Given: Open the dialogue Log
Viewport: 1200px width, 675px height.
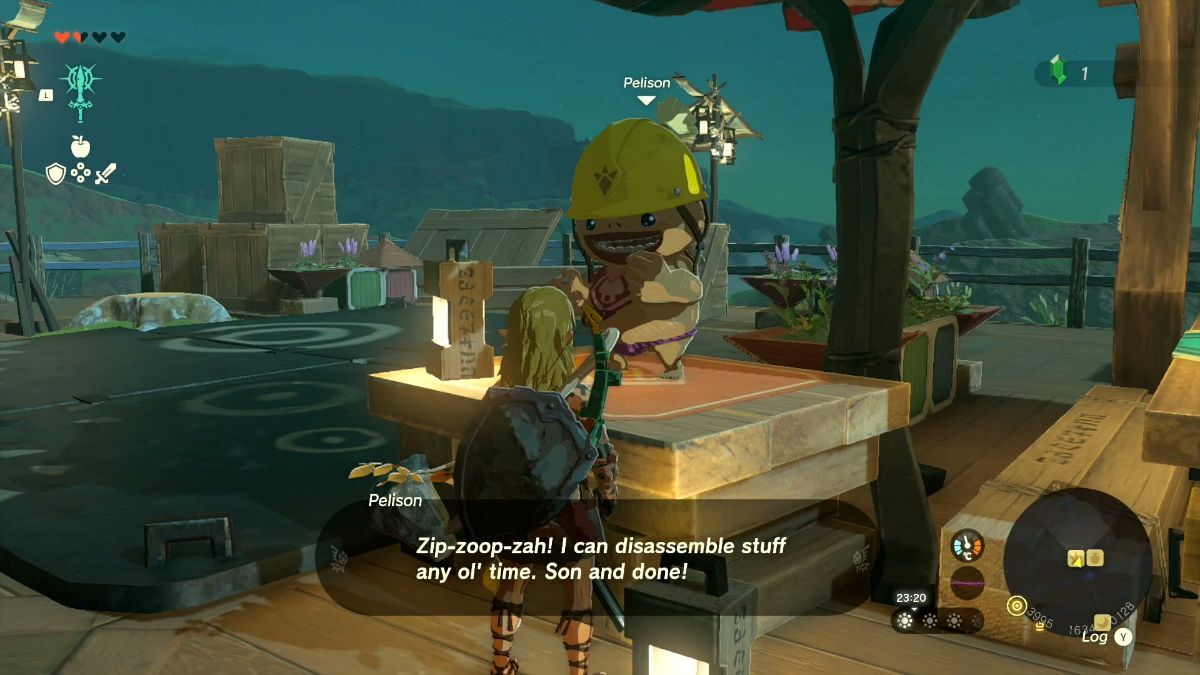Looking at the screenshot, I should coord(1107,635).
